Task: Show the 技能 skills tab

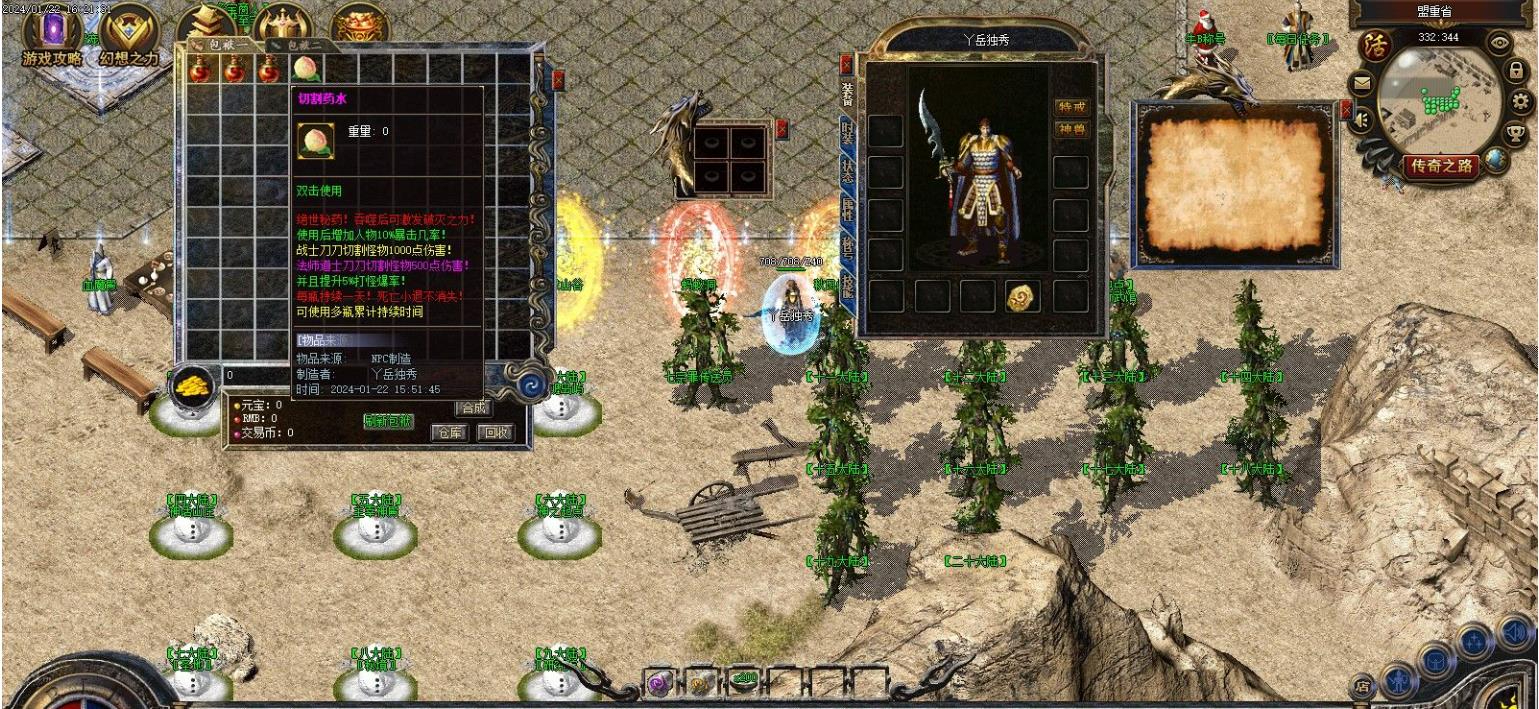Action: (848, 291)
